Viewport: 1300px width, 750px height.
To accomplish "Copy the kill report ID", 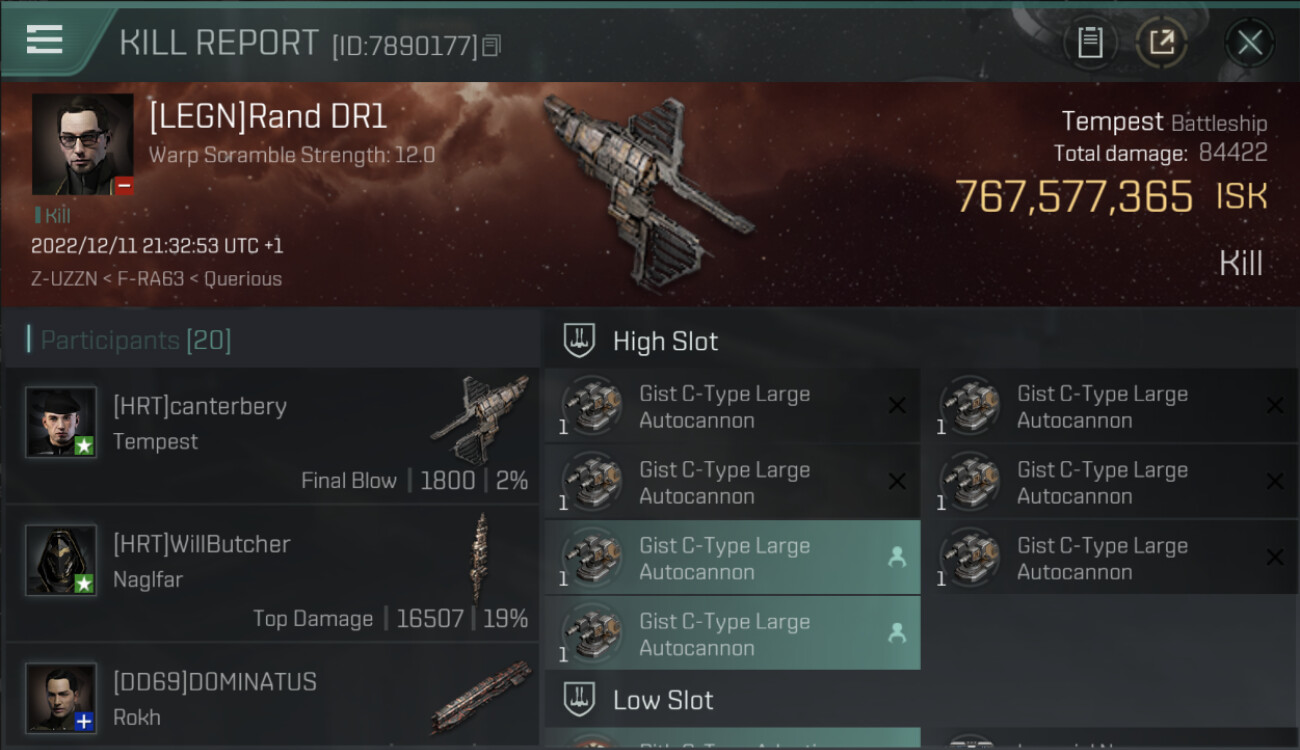I will (x=491, y=45).
